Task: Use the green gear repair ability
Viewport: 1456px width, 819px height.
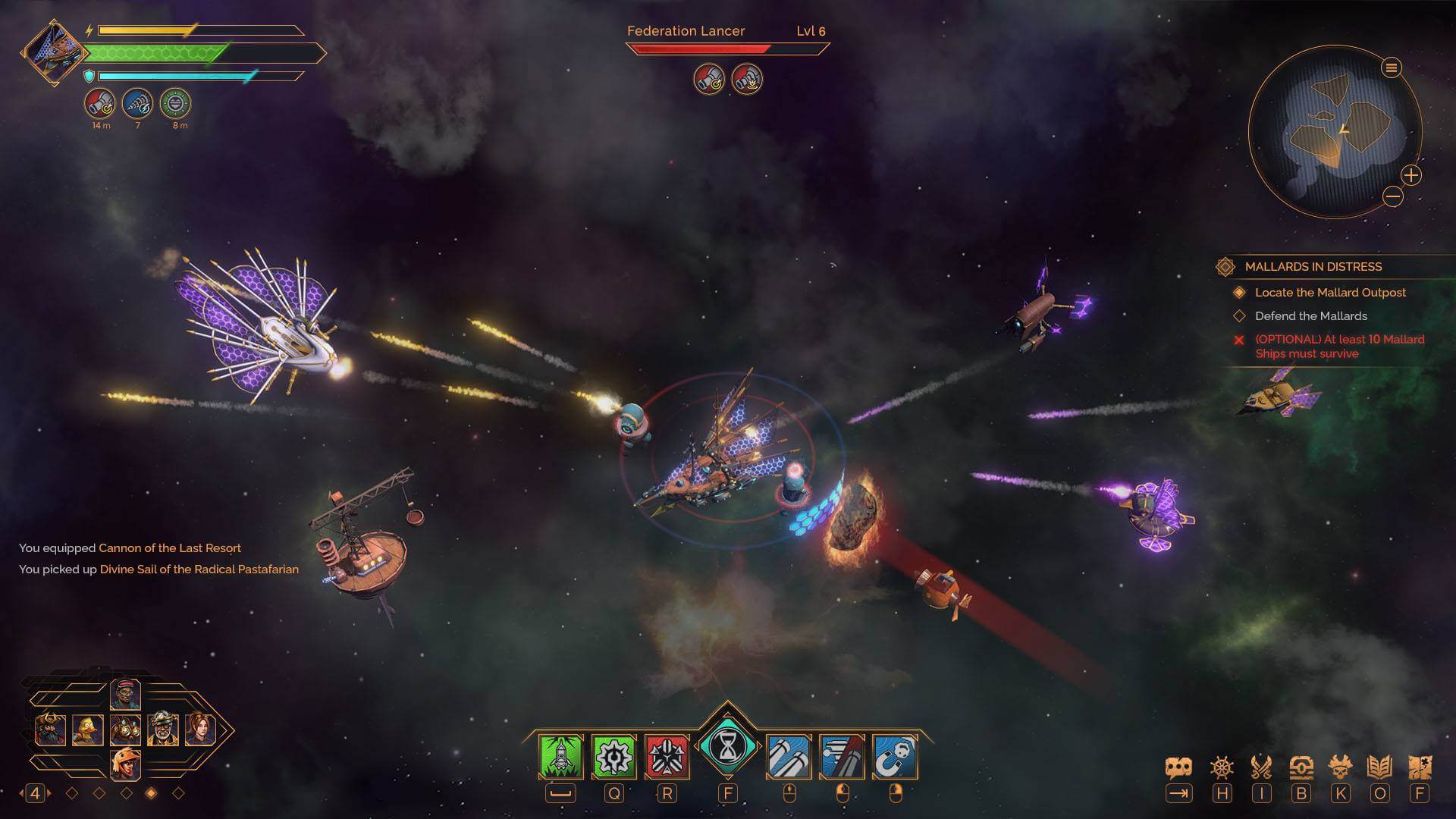Action: [613, 756]
